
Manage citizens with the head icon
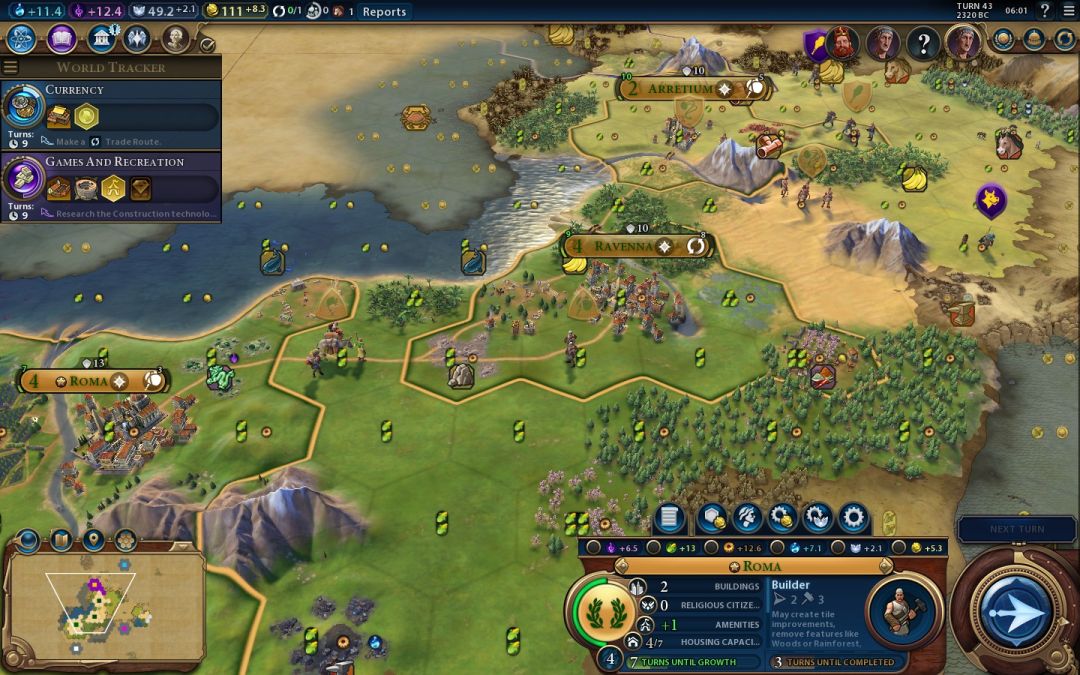(747, 518)
